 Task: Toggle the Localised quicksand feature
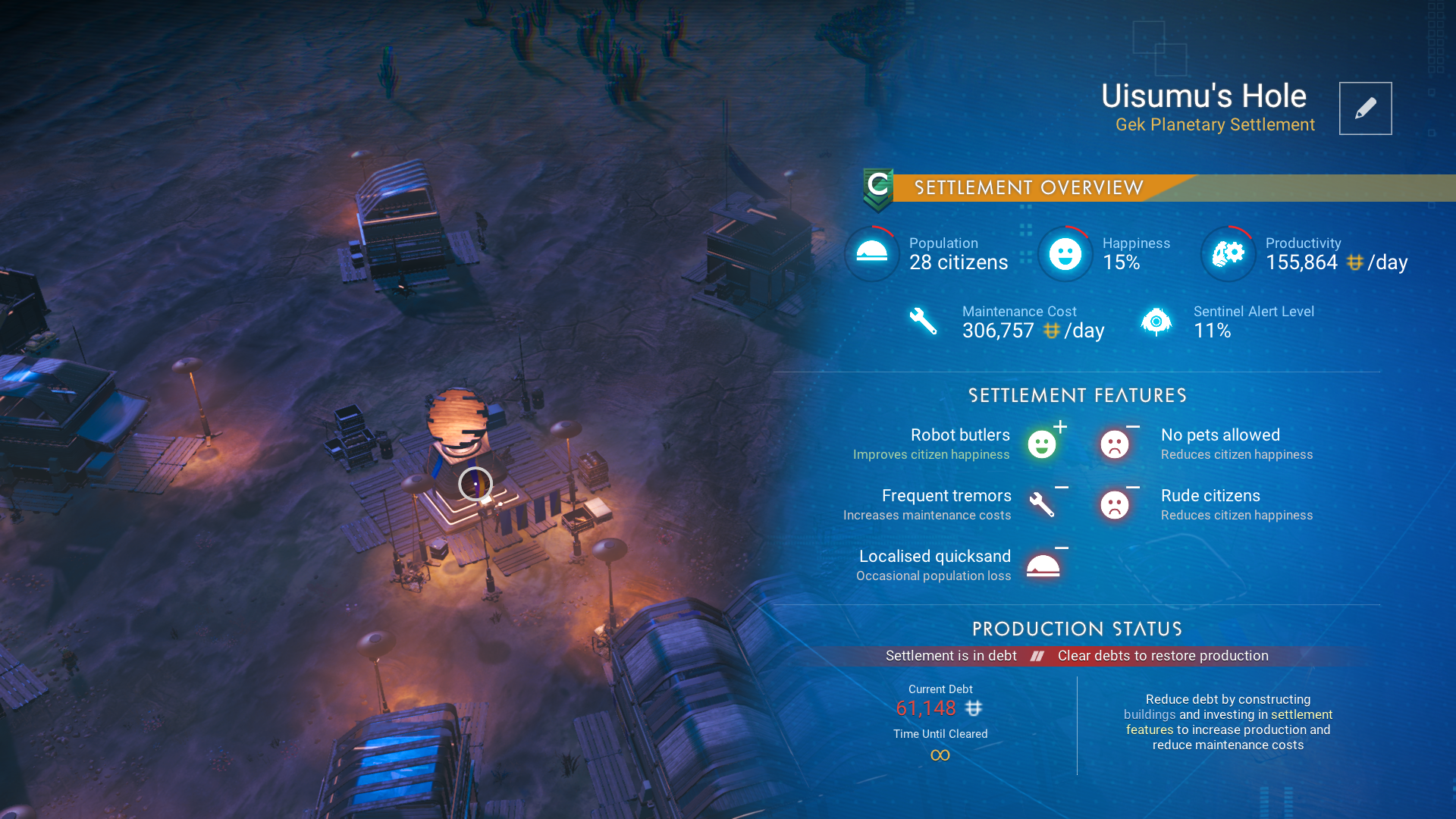click(x=1044, y=565)
